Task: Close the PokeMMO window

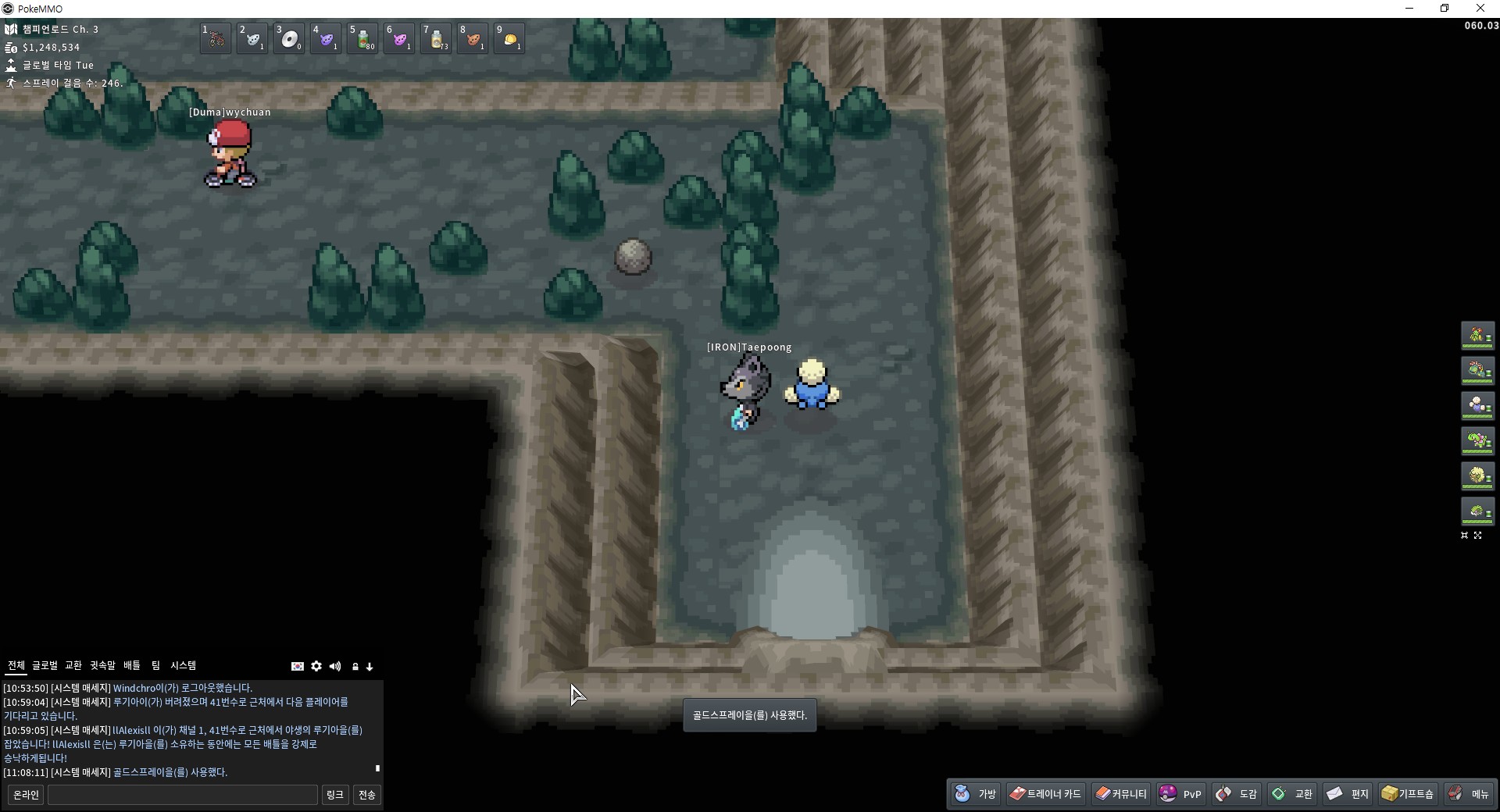Action: (1480, 9)
